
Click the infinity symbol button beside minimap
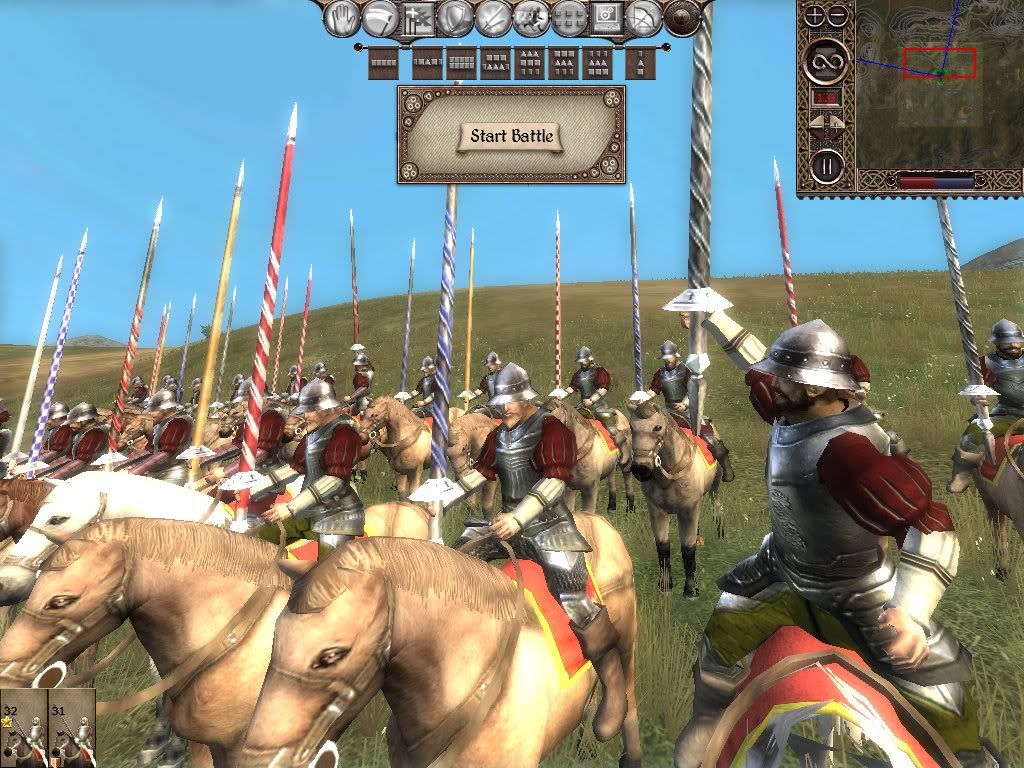[x=826, y=61]
